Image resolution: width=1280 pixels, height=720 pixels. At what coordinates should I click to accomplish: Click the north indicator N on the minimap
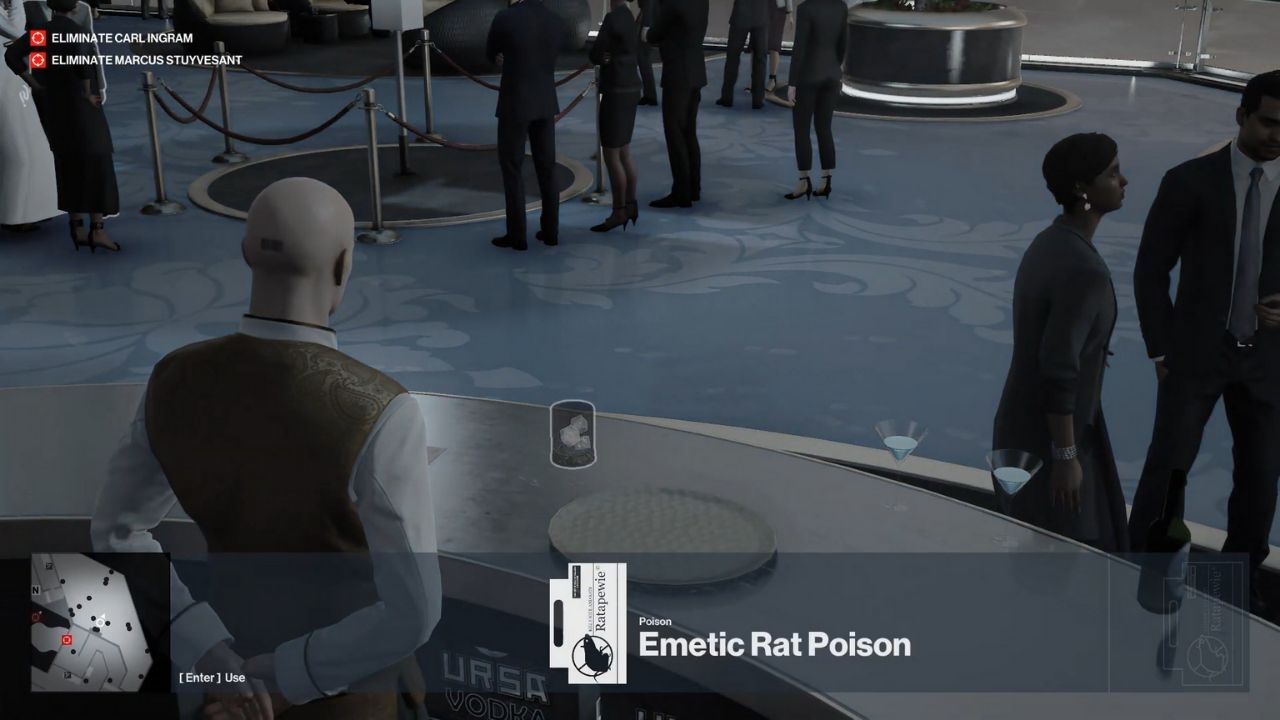(x=36, y=589)
